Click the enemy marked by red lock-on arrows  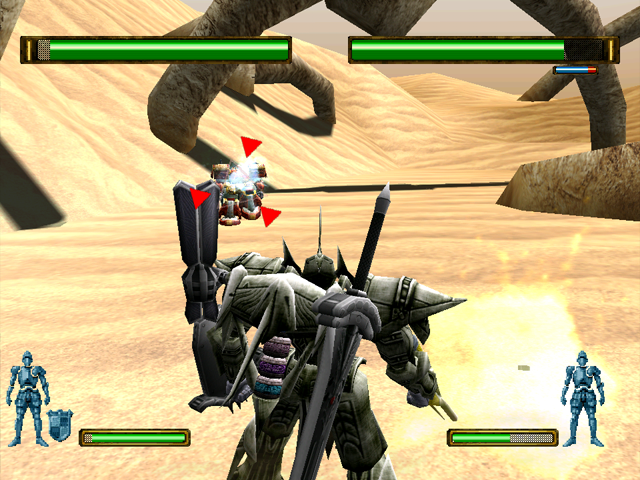[238, 187]
